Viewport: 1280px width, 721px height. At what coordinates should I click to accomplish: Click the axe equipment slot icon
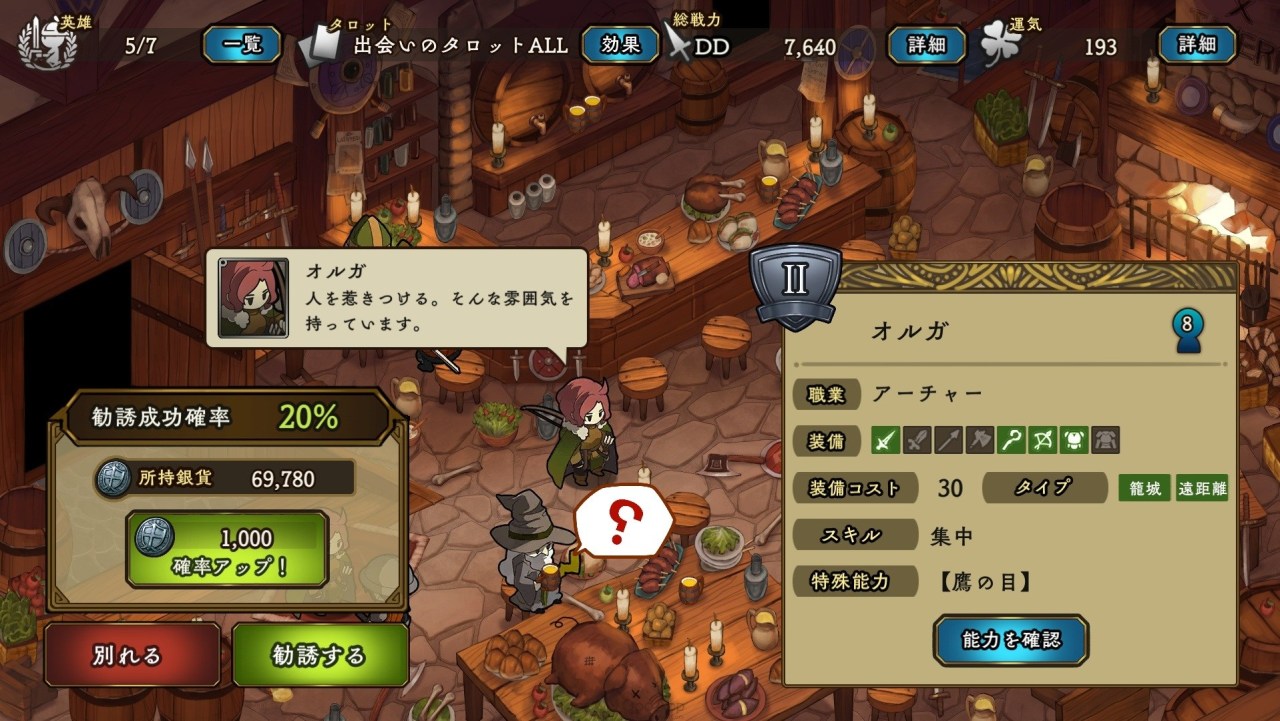(x=981, y=440)
